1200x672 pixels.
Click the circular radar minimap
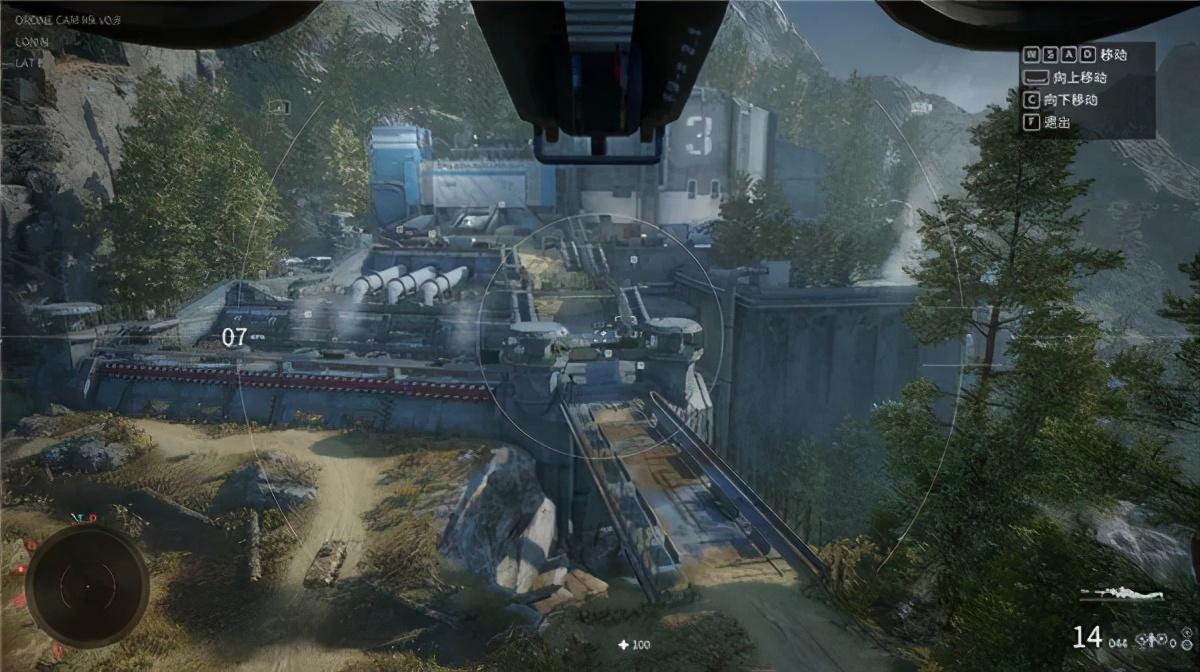click(87, 586)
